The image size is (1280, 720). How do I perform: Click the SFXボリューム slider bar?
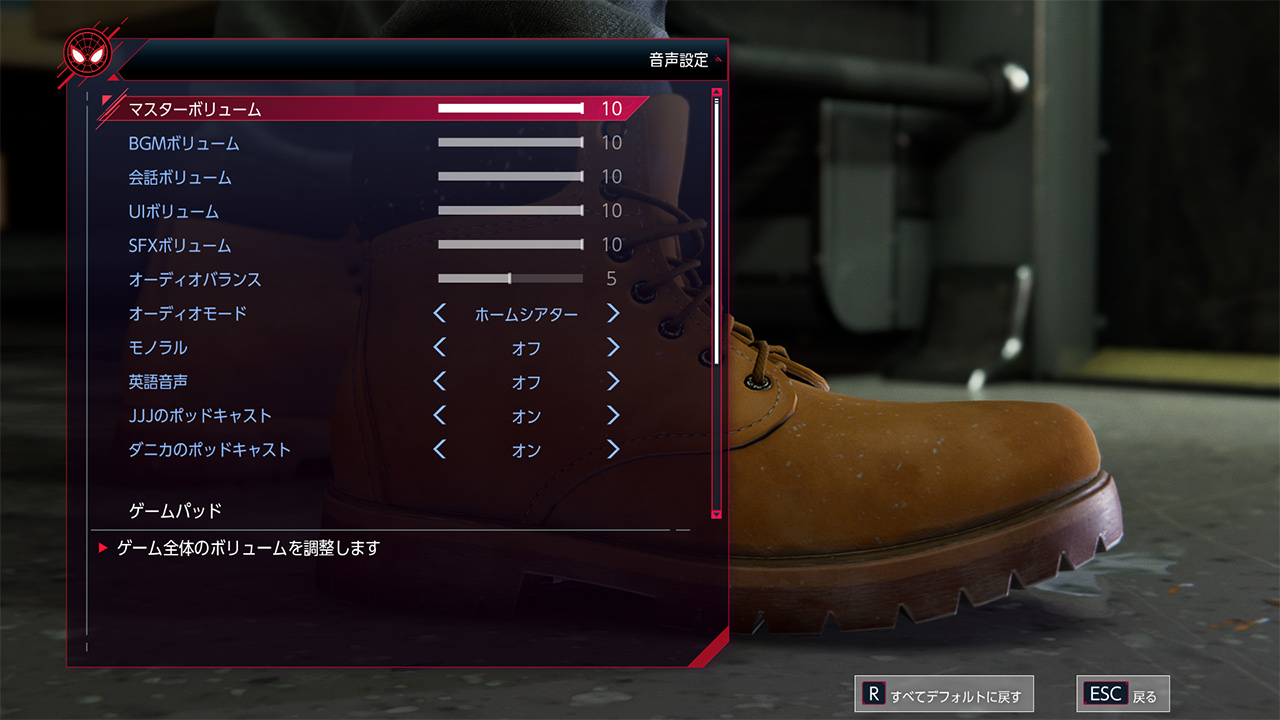(510, 245)
